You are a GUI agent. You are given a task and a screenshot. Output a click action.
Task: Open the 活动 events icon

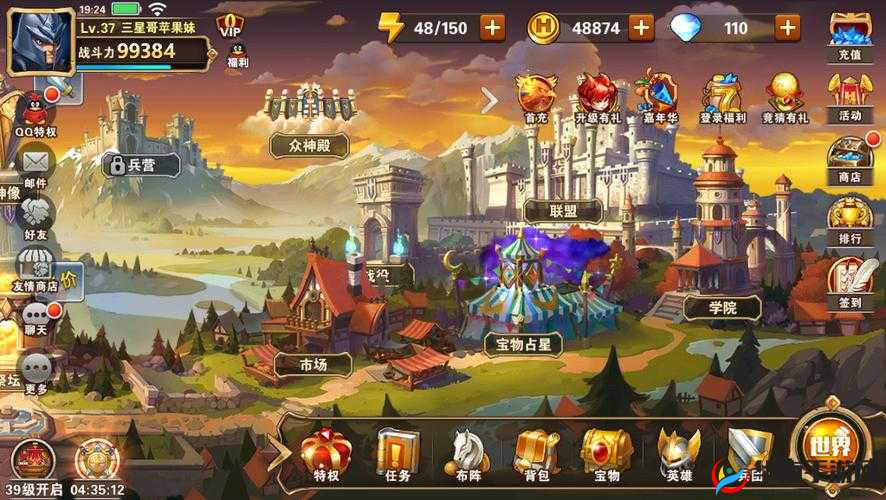tap(850, 98)
